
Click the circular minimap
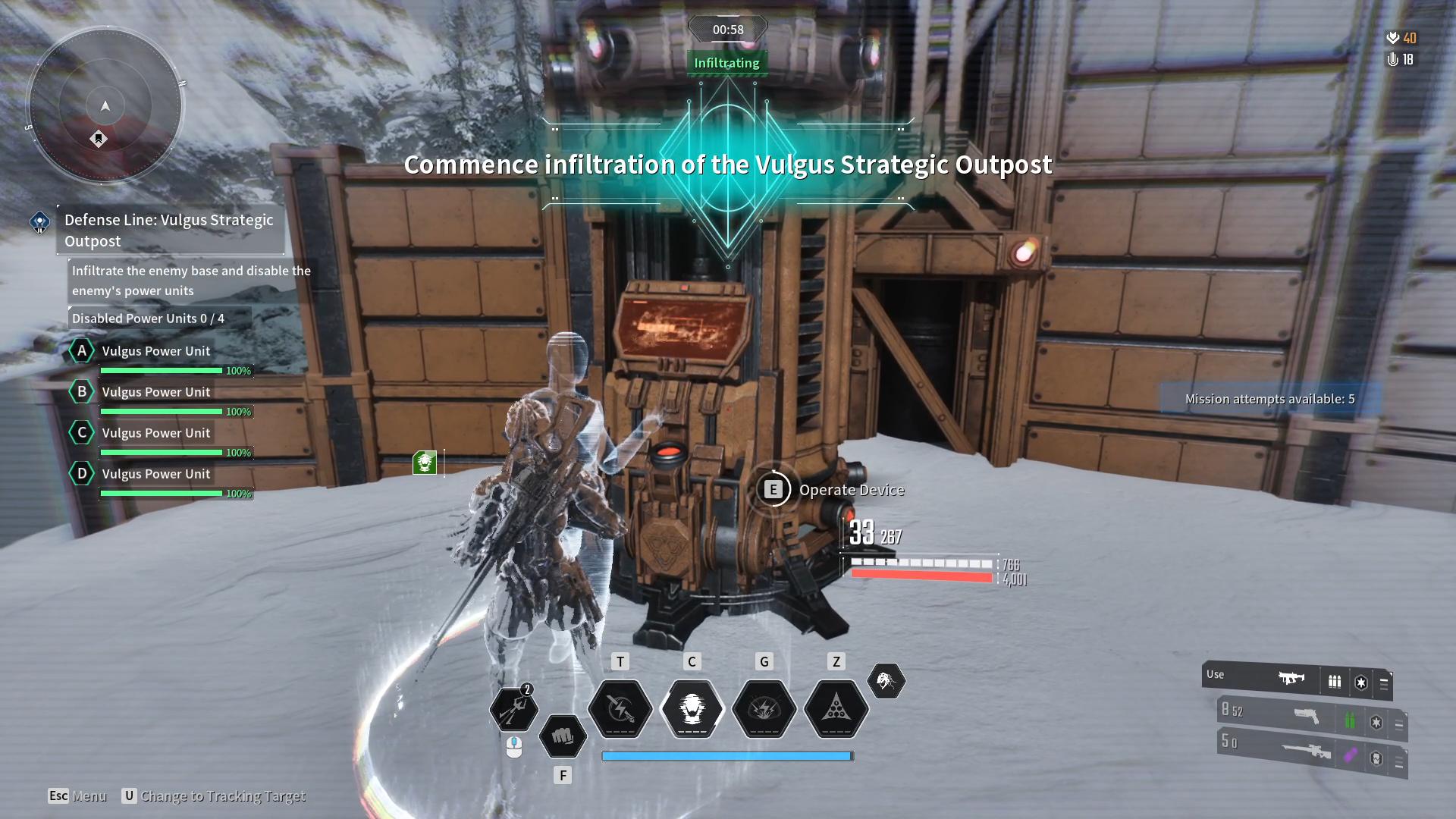[x=105, y=106]
